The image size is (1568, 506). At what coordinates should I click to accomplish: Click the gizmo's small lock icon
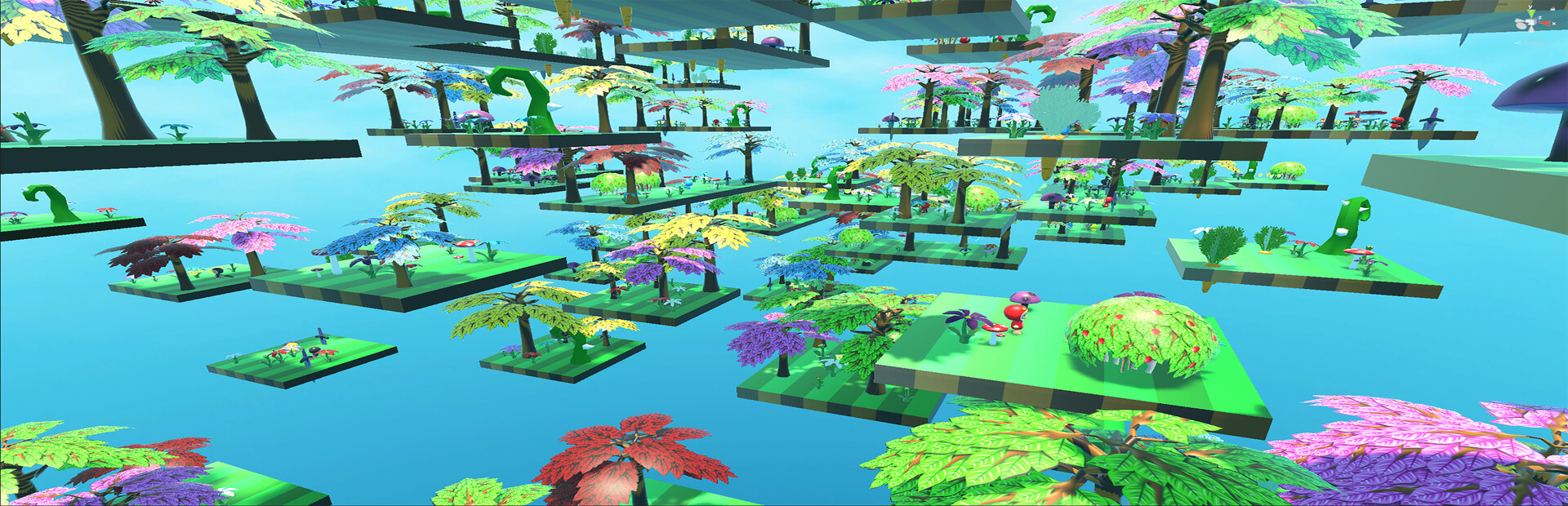[1552, 9]
